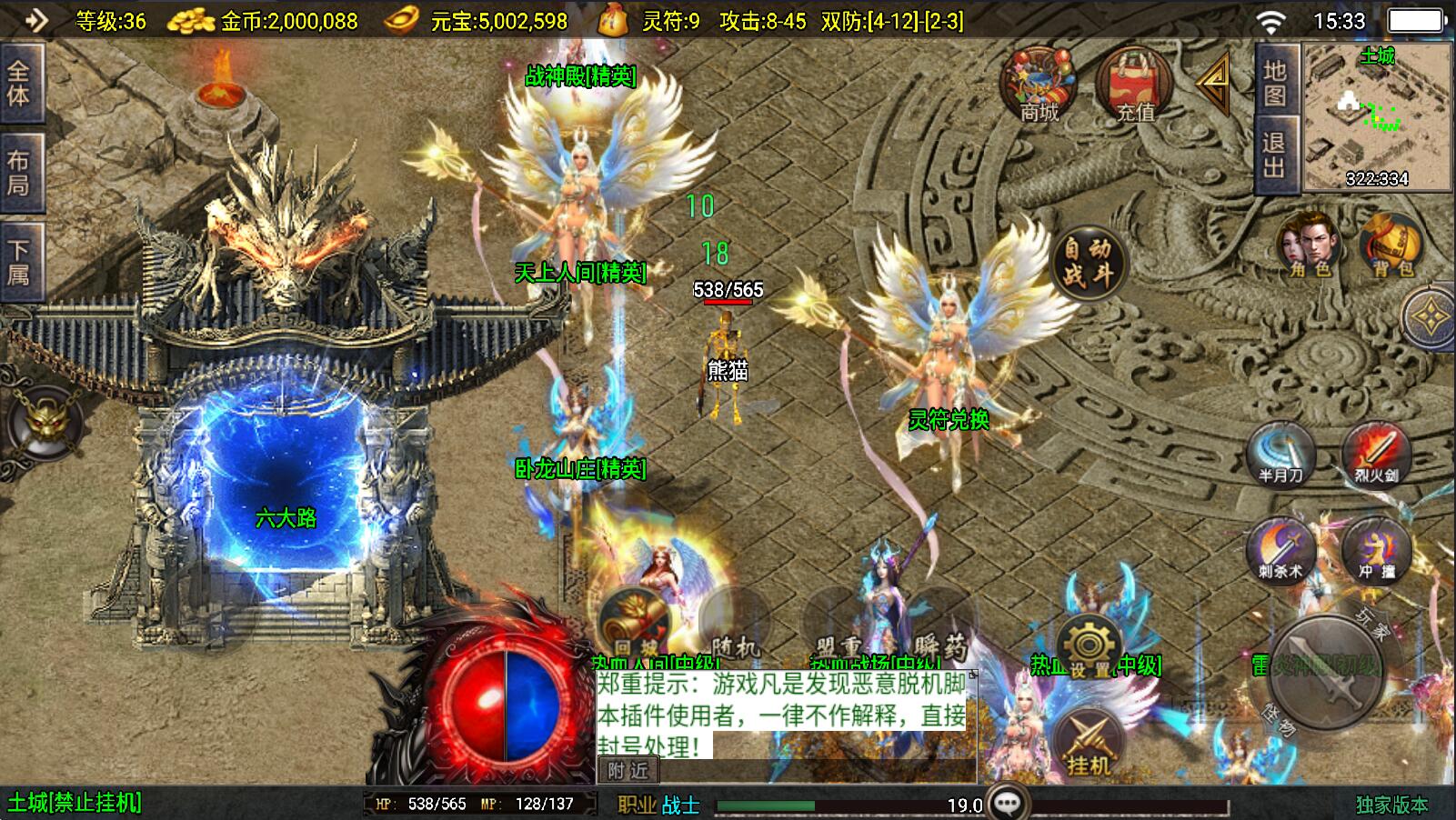Activate the 半月刀 skill
1456x820 pixels.
pyautogui.click(x=1280, y=455)
